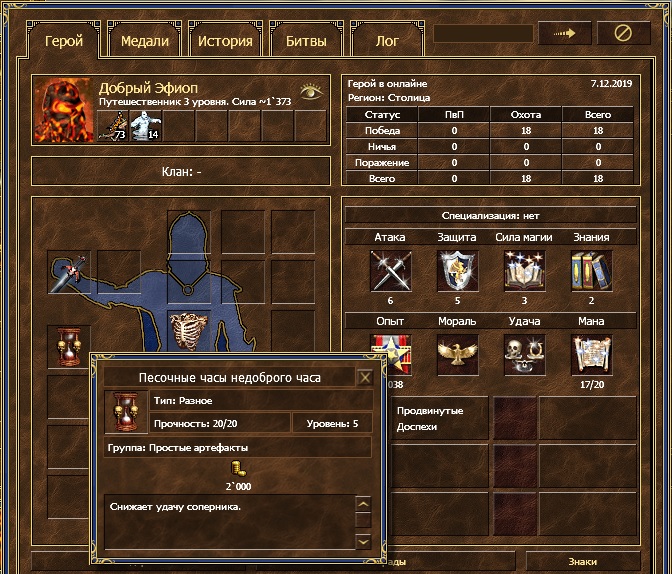
Task: Close the Песочные часы item tooltip
Action: point(365,377)
